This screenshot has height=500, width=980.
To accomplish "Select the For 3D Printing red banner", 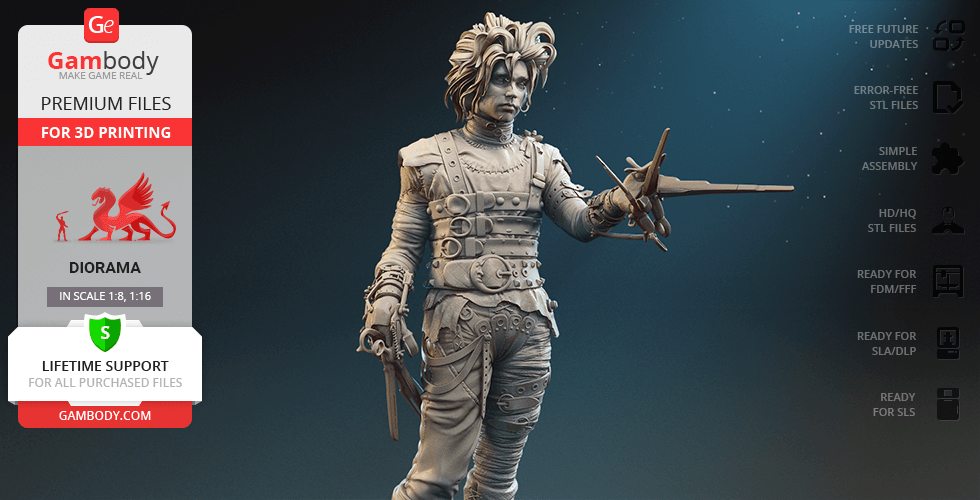I will coord(105,132).
